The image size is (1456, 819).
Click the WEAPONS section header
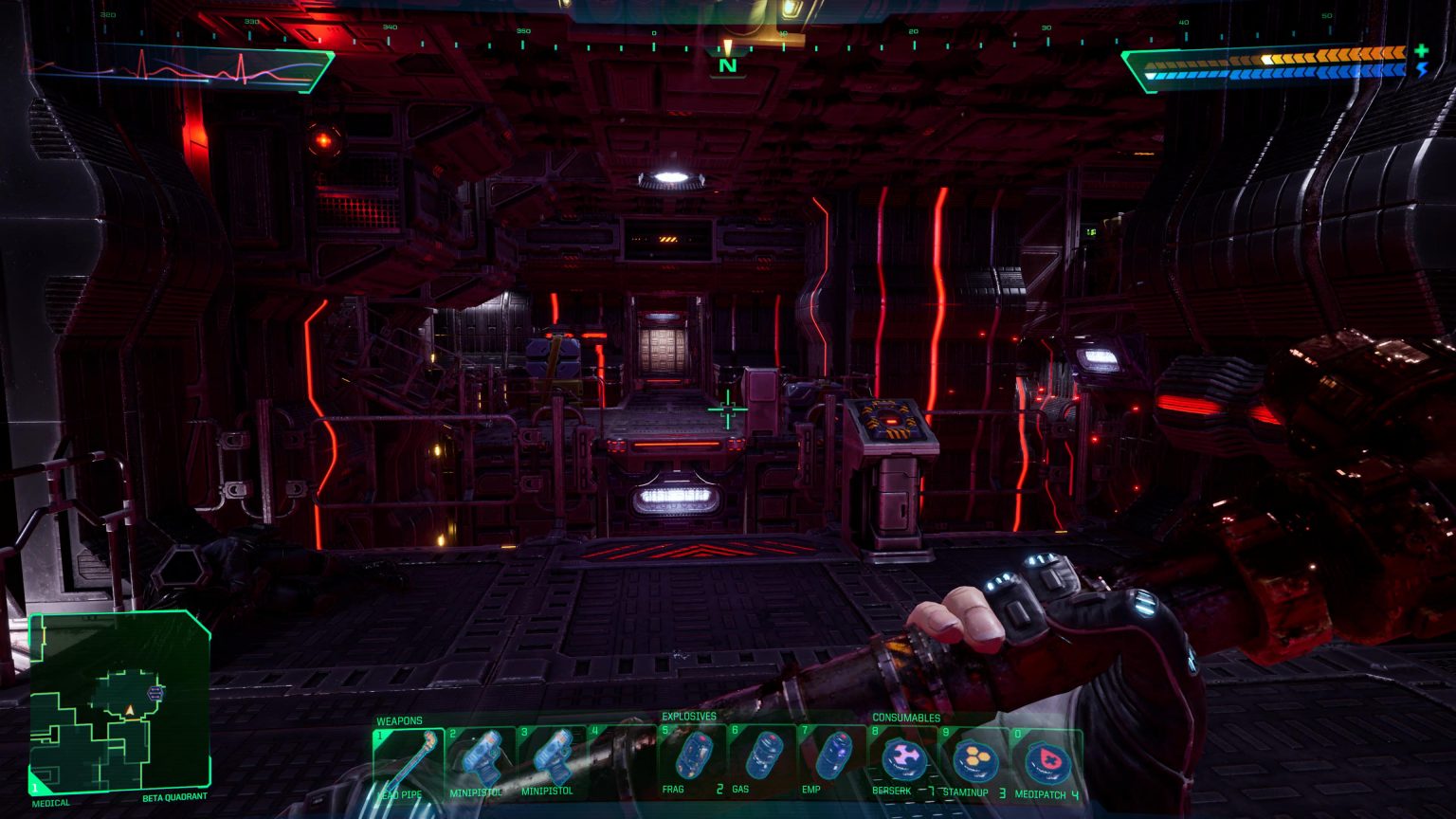(398, 720)
